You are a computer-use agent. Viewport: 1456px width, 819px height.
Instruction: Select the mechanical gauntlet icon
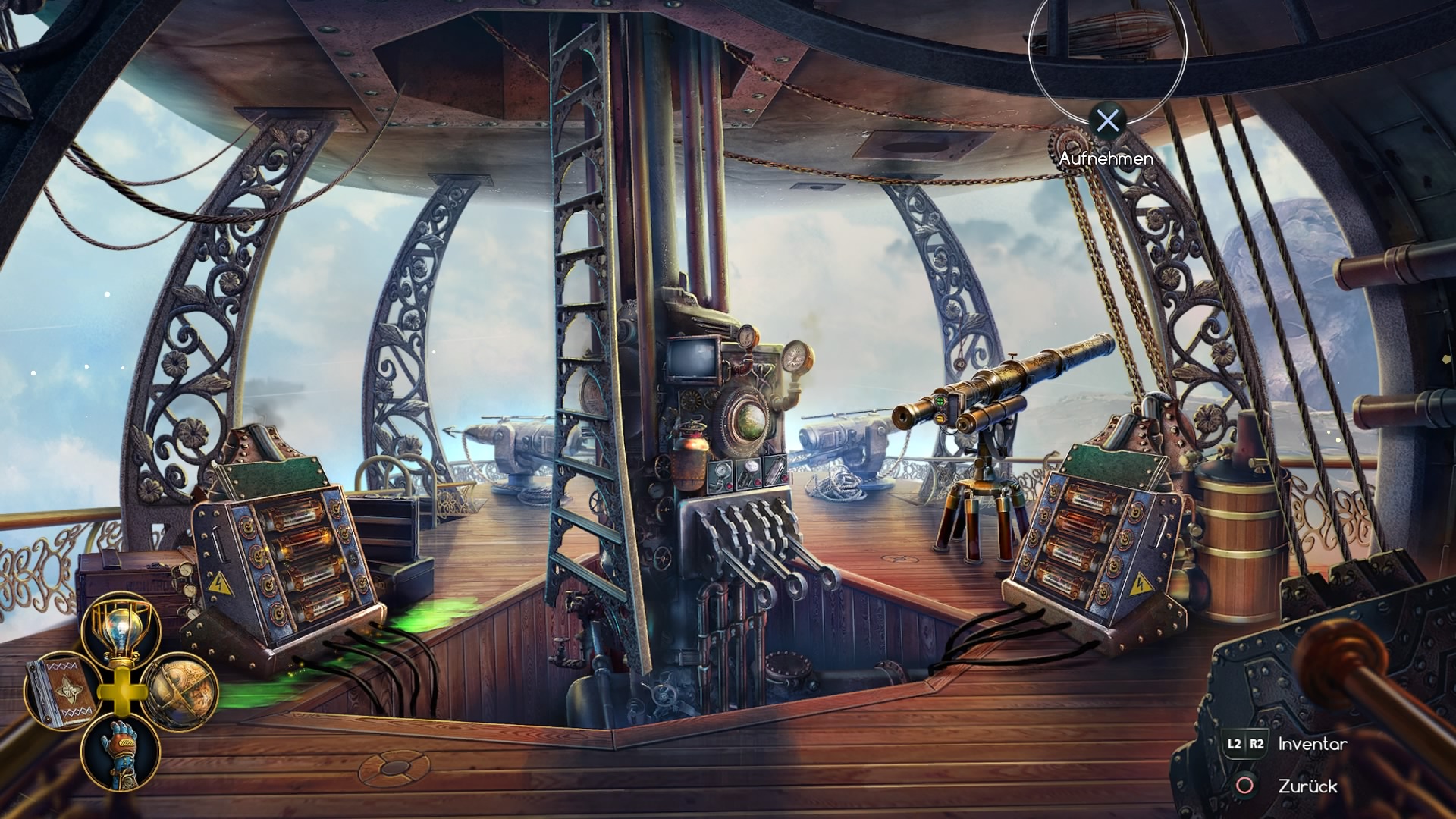(x=121, y=753)
